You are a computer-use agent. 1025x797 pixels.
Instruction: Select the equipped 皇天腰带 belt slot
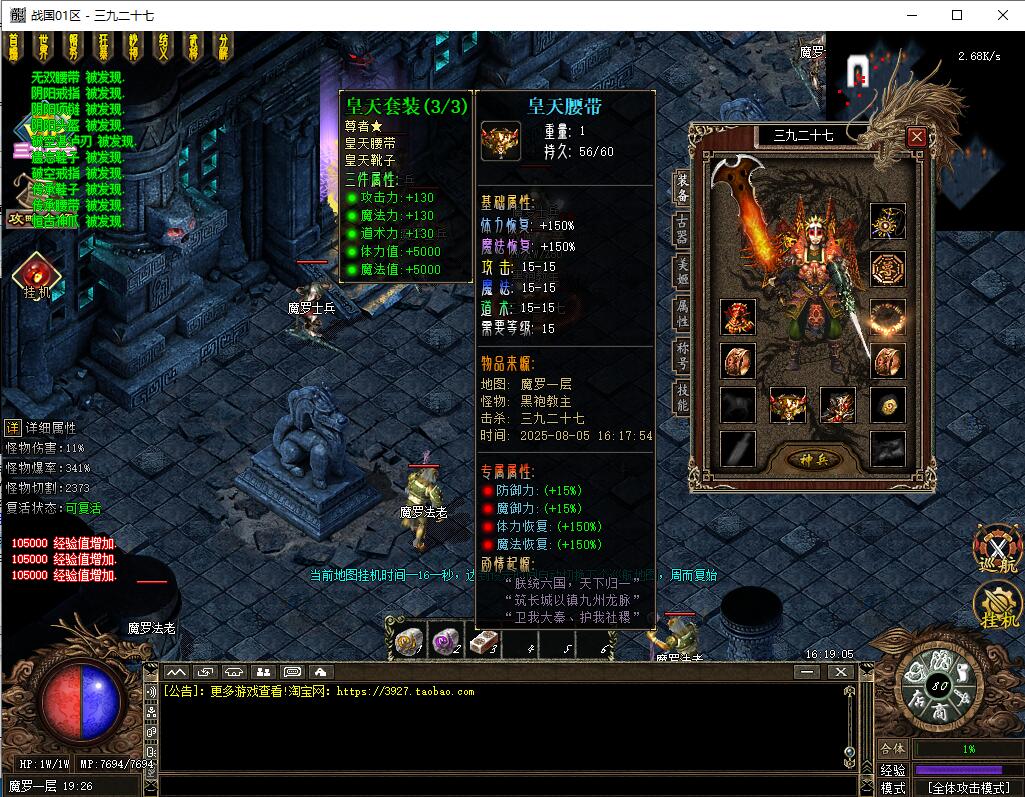788,405
